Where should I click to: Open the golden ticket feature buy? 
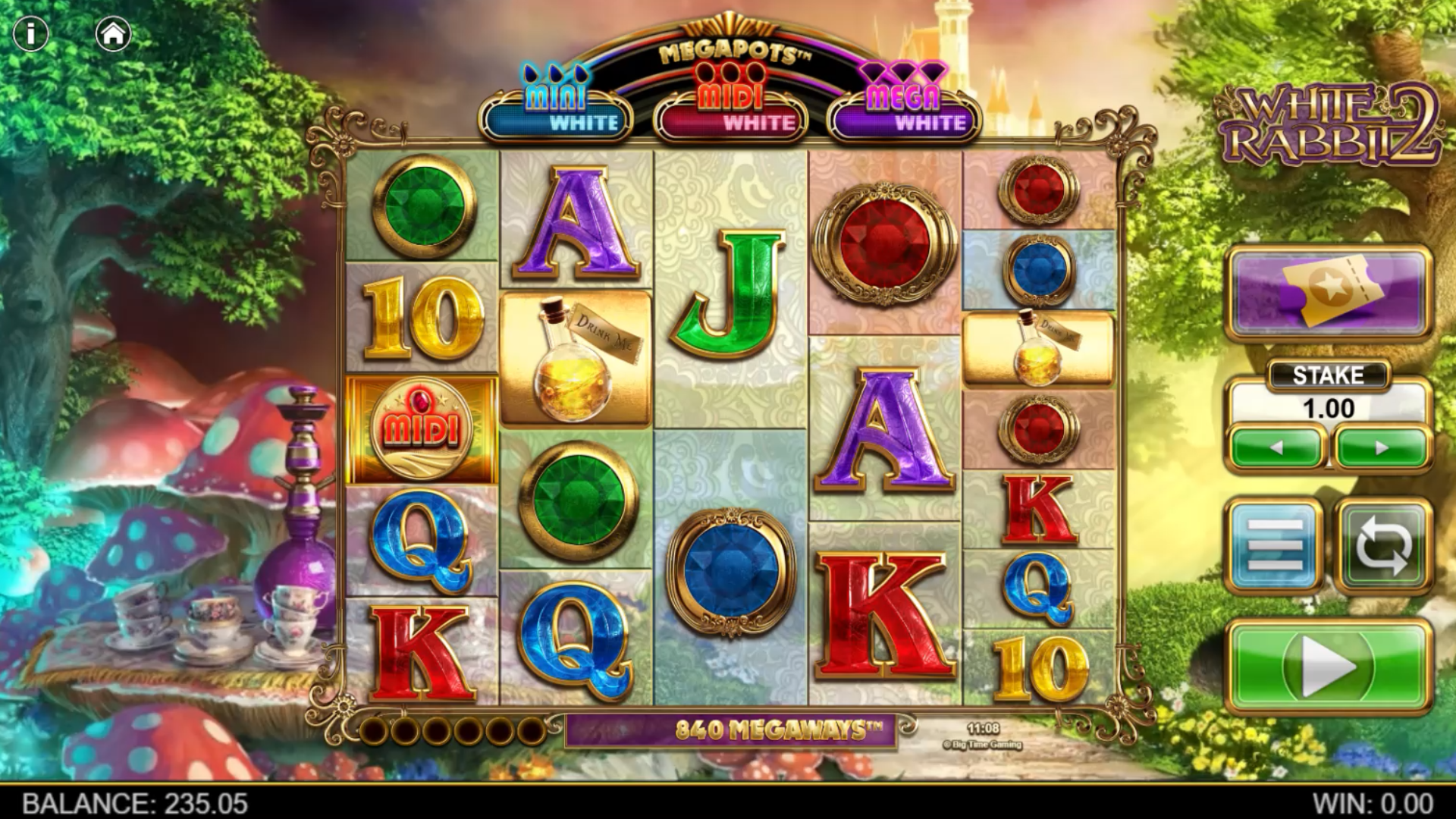[x=1329, y=291]
